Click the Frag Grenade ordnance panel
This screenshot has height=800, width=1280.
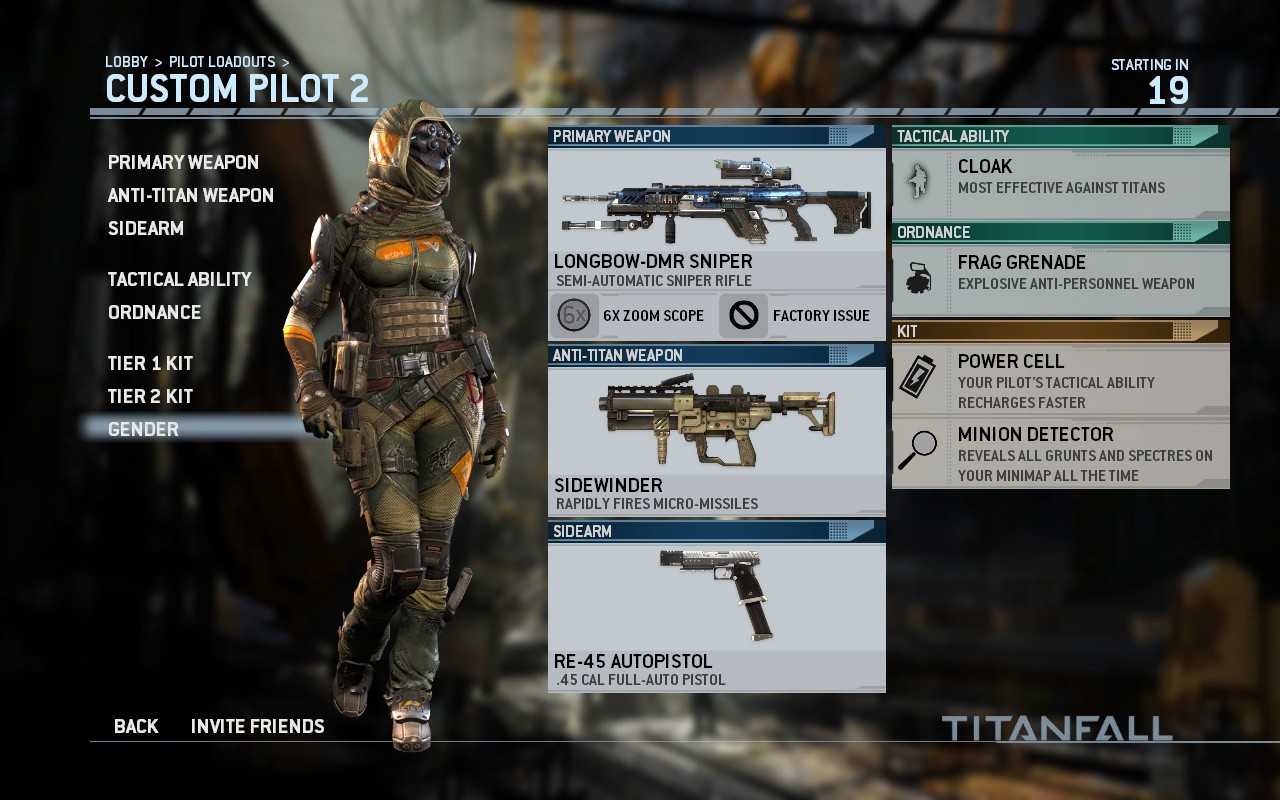click(x=1060, y=276)
